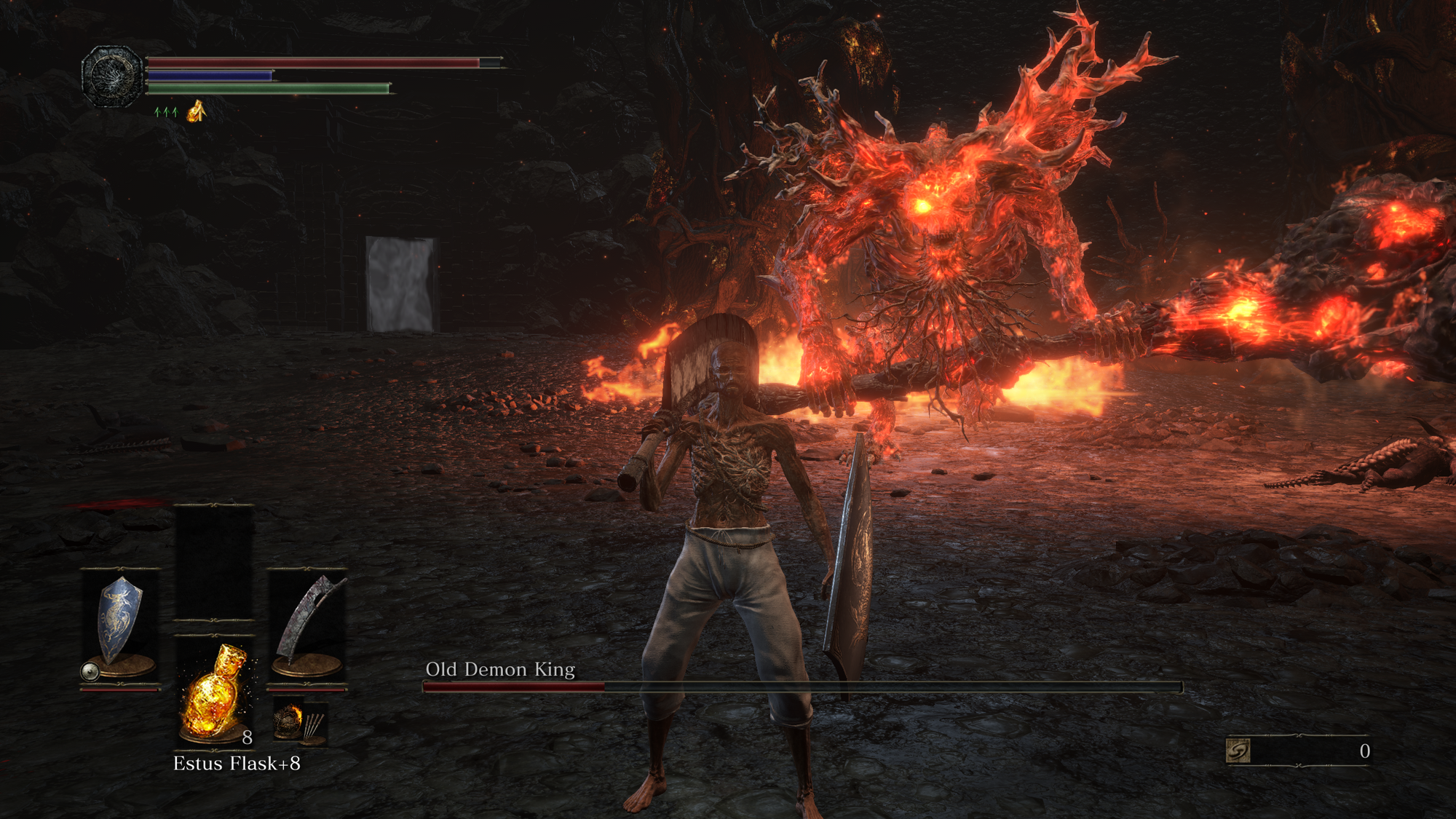Click the golden flask buff status icon

click(196, 111)
